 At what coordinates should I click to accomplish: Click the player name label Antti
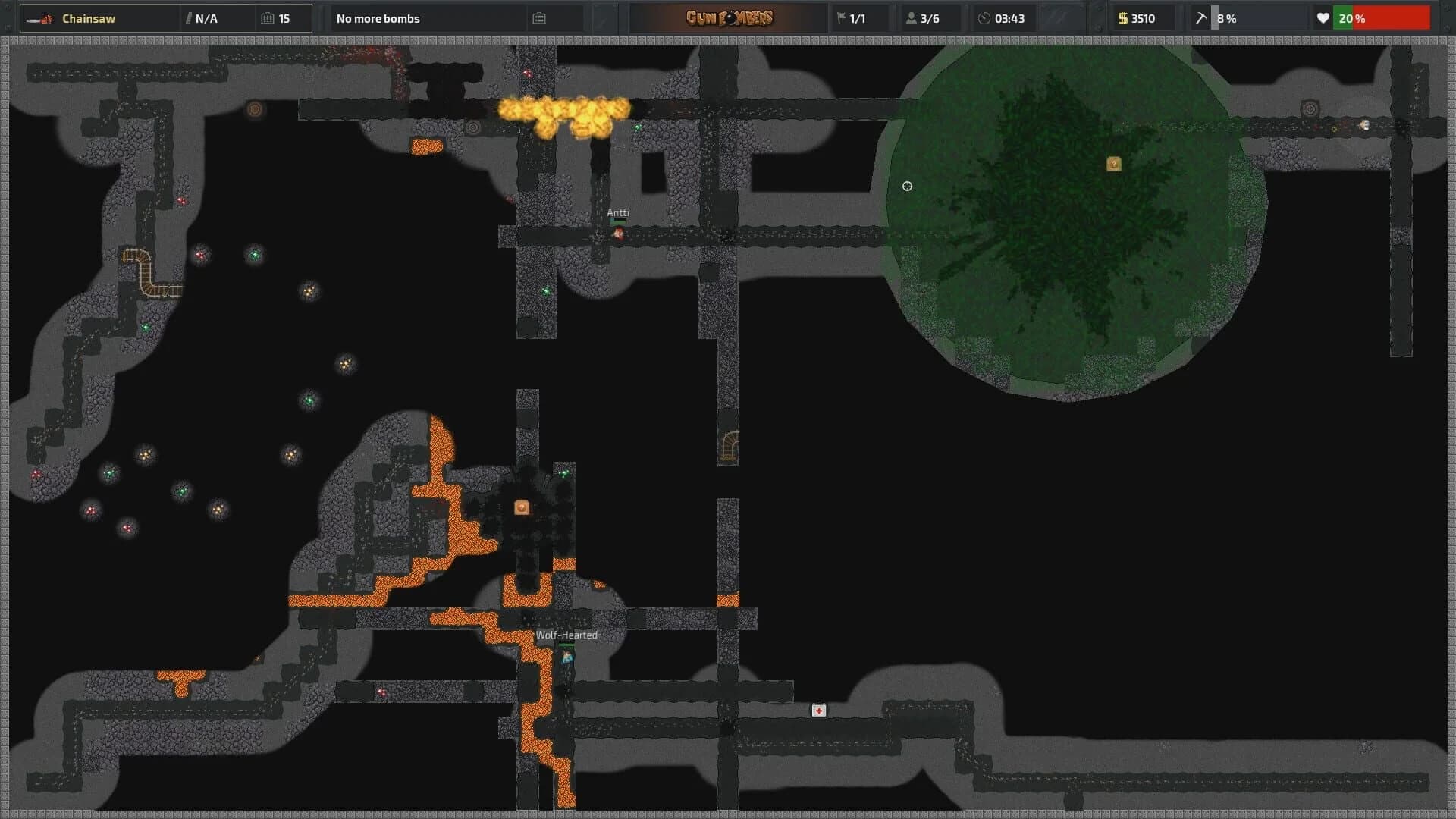pyautogui.click(x=617, y=212)
